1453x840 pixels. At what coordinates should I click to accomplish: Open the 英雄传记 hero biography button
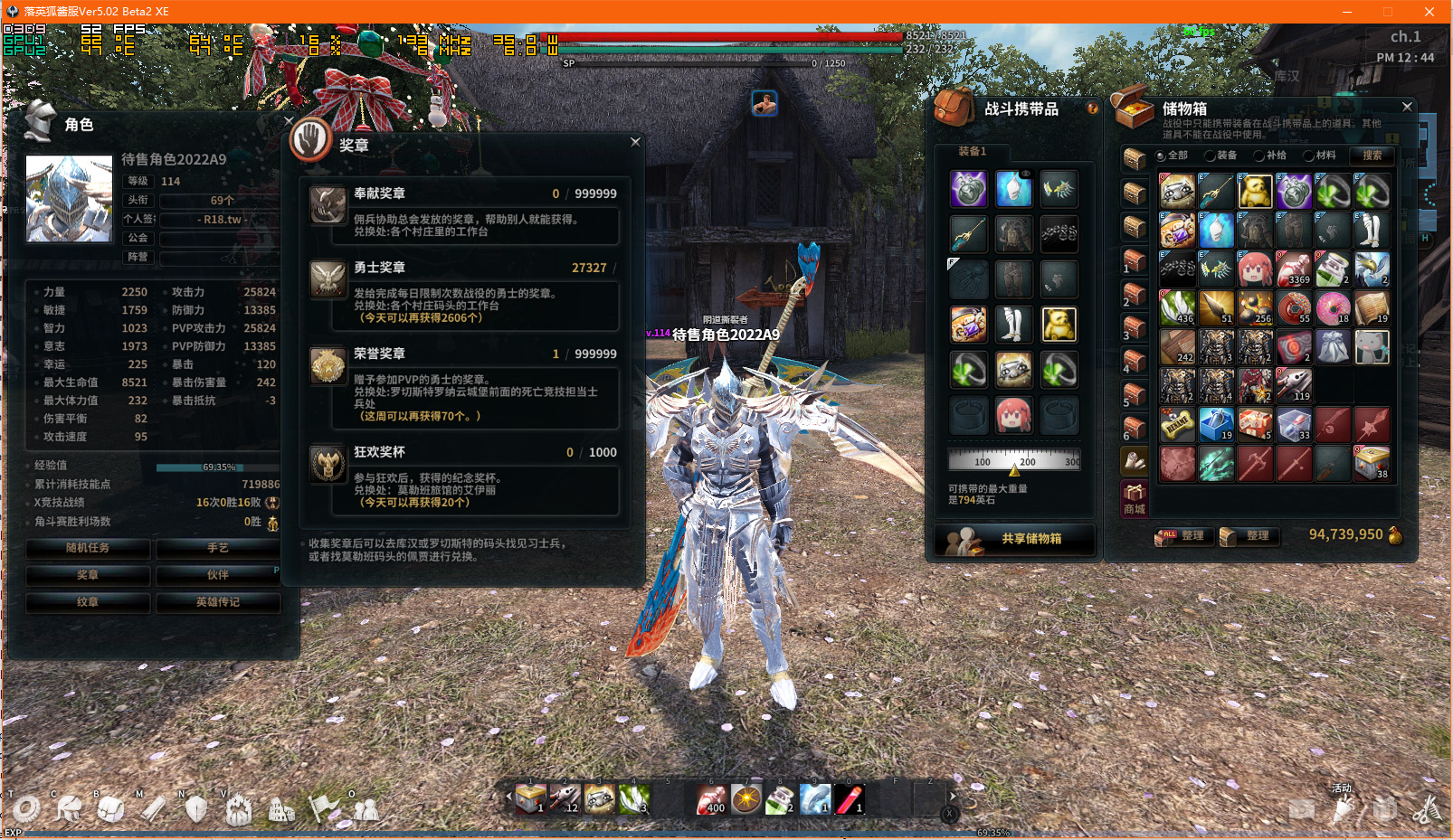tap(217, 602)
